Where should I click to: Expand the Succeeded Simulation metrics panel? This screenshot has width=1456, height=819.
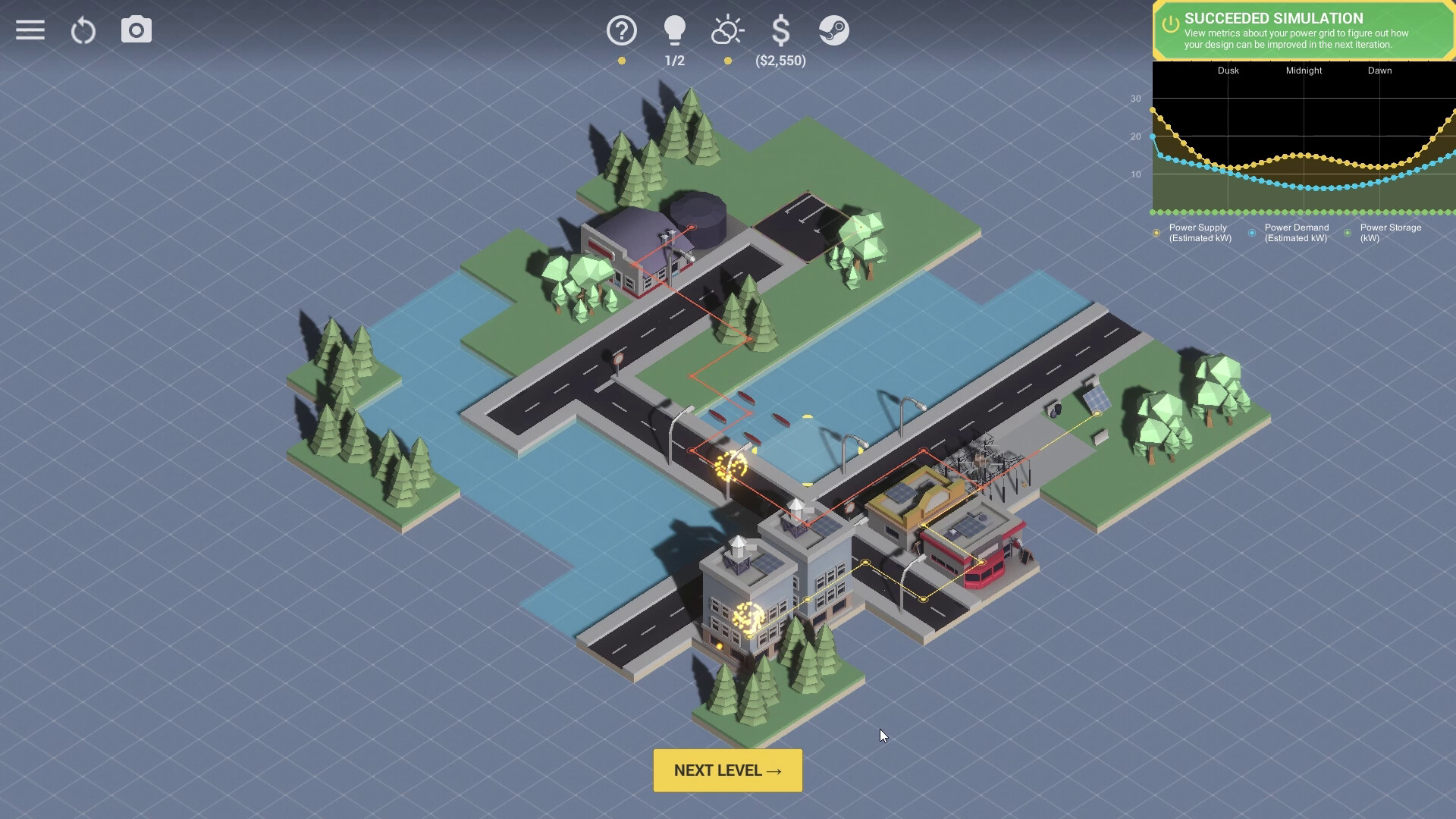pyautogui.click(x=1301, y=31)
